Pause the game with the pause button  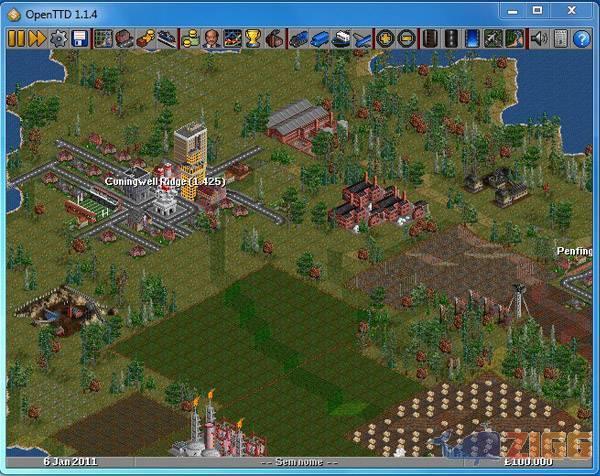coord(15,39)
